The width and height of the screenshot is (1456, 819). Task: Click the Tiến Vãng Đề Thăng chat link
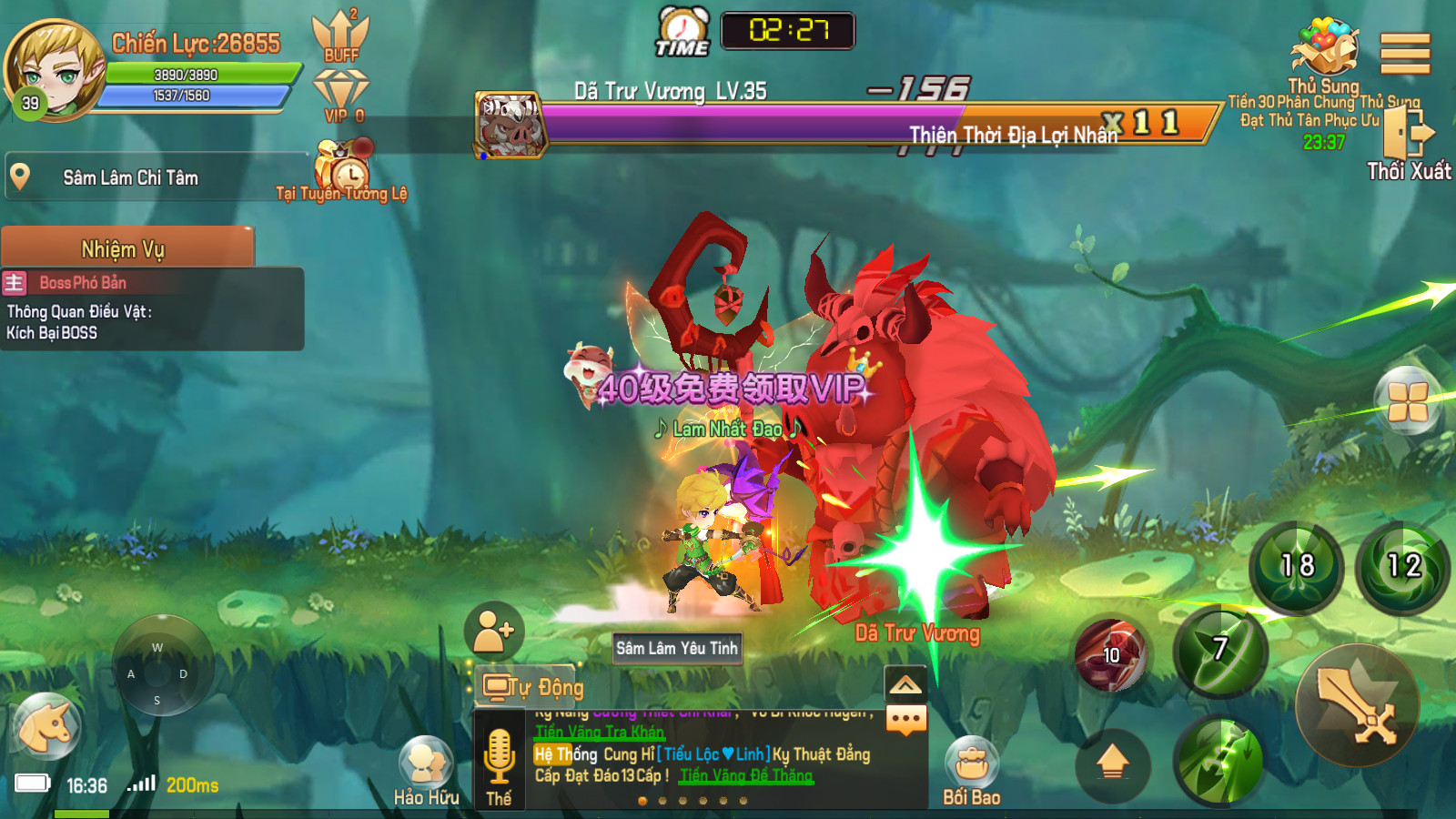click(746, 776)
